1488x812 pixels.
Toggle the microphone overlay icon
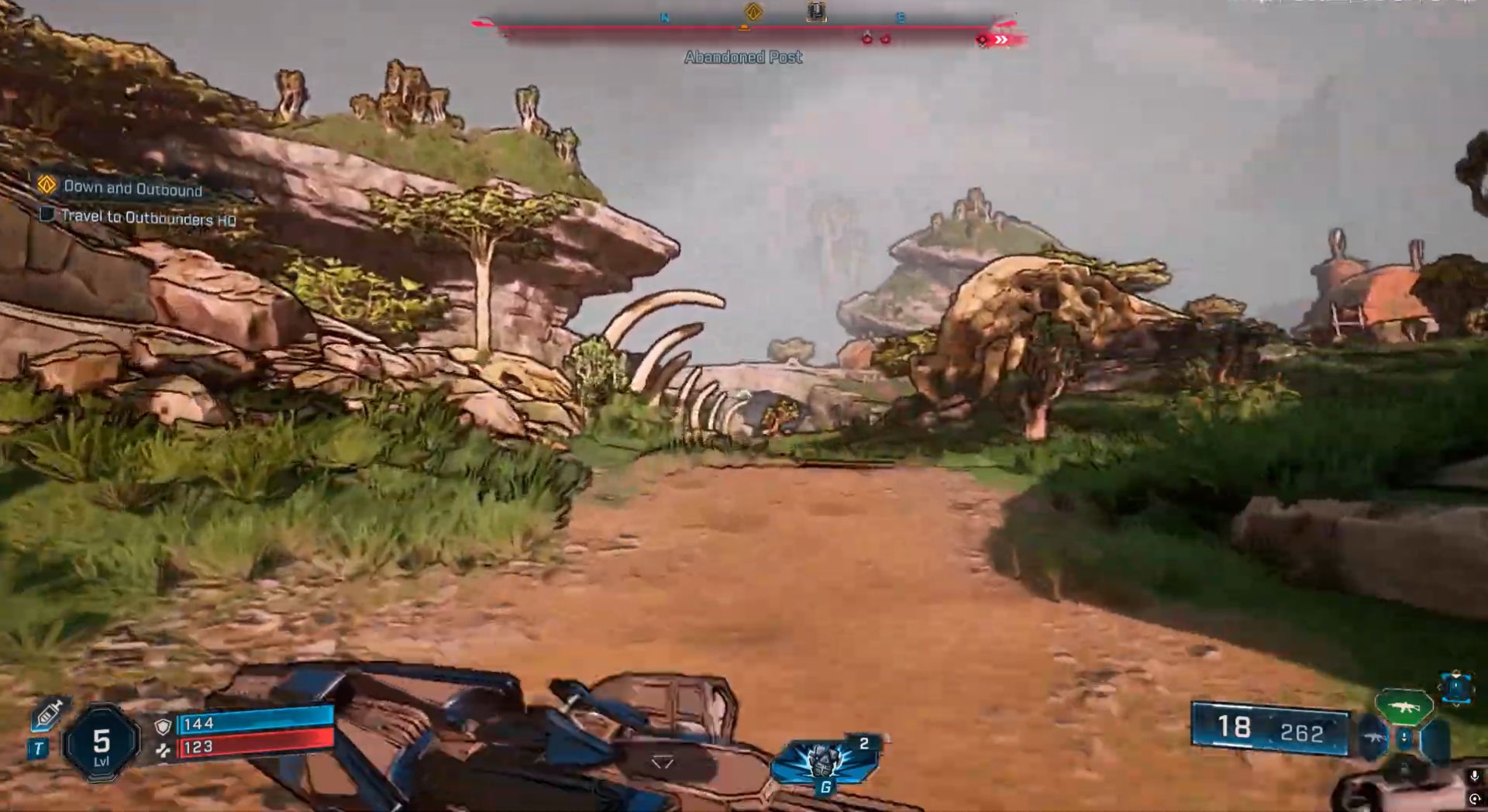(x=1474, y=776)
